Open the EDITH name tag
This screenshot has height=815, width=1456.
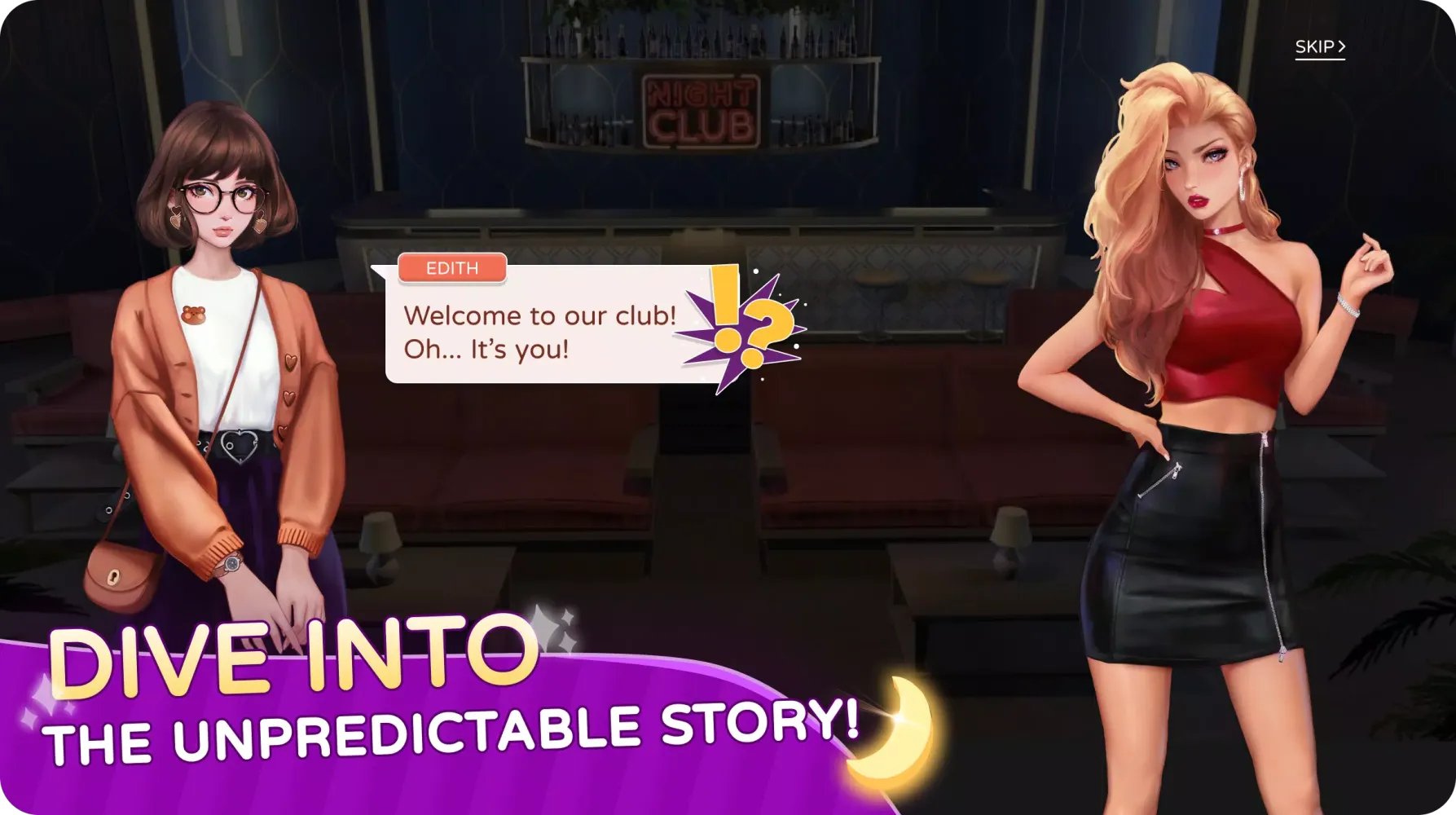pyautogui.click(x=453, y=268)
